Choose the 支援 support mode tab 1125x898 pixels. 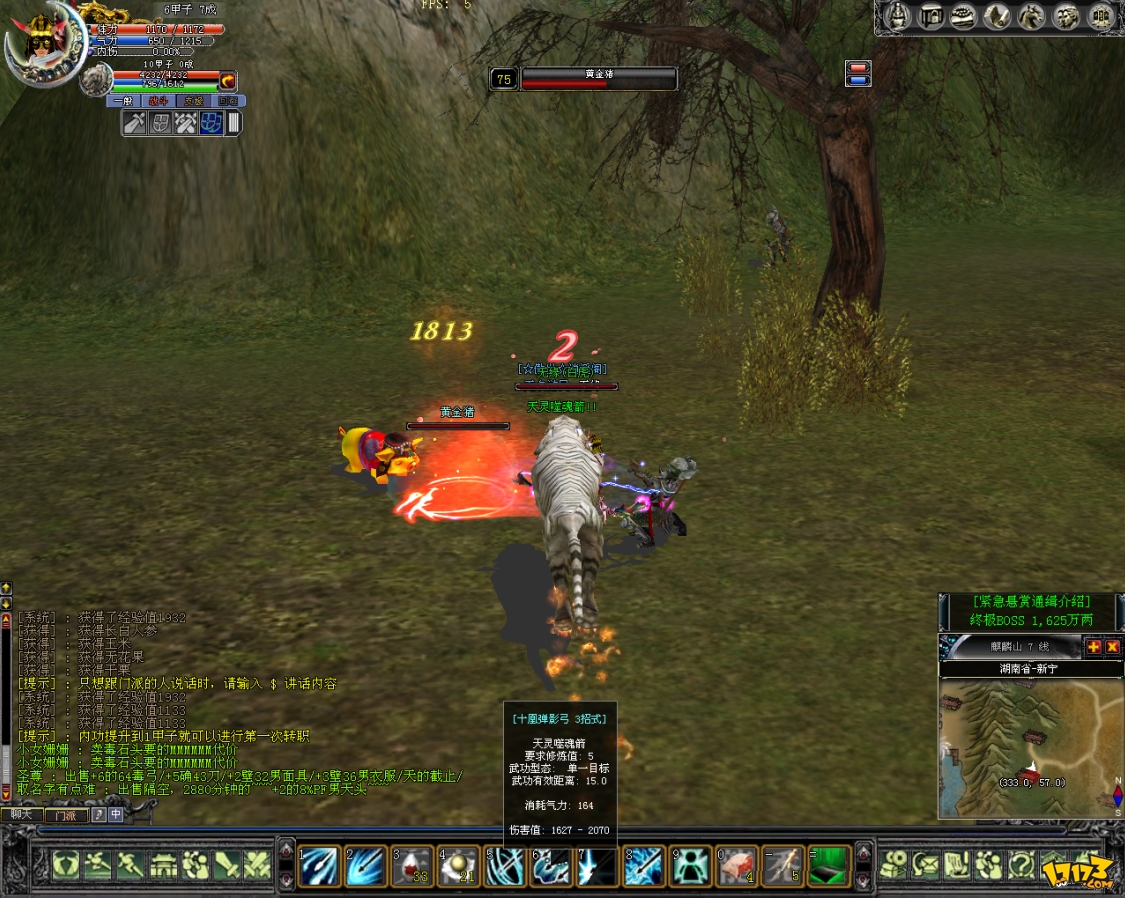(193, 101)
